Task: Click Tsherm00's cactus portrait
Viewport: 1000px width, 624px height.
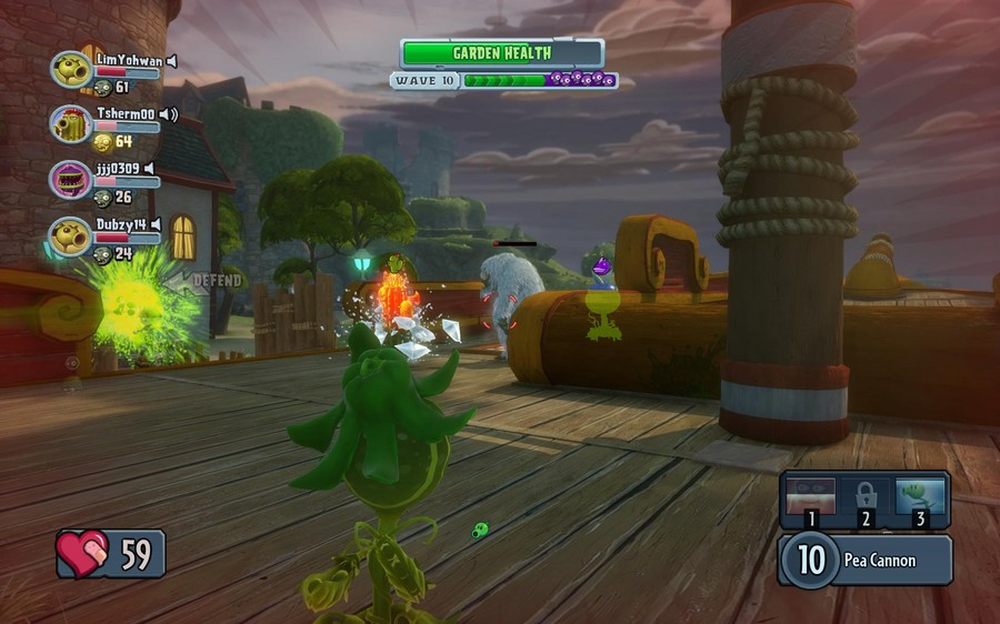Action: click(71, 124)
